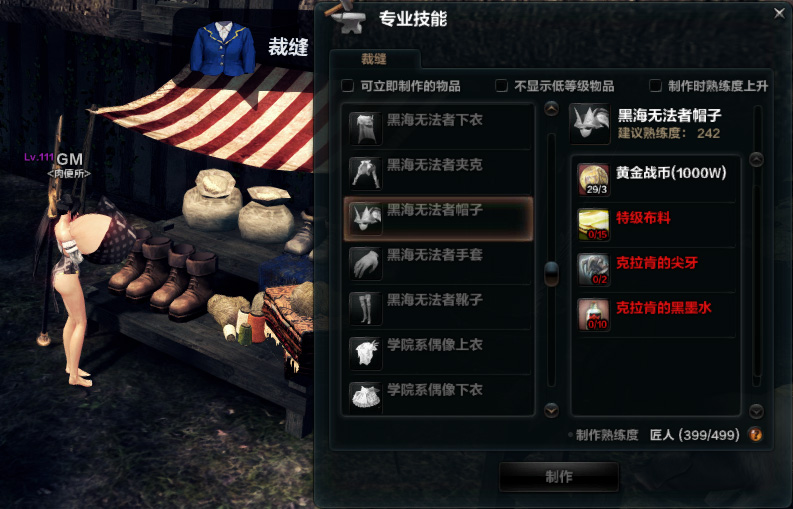
Task: Click the 制作 craft button
Action: pyautogui.click(x=559, y=476)
